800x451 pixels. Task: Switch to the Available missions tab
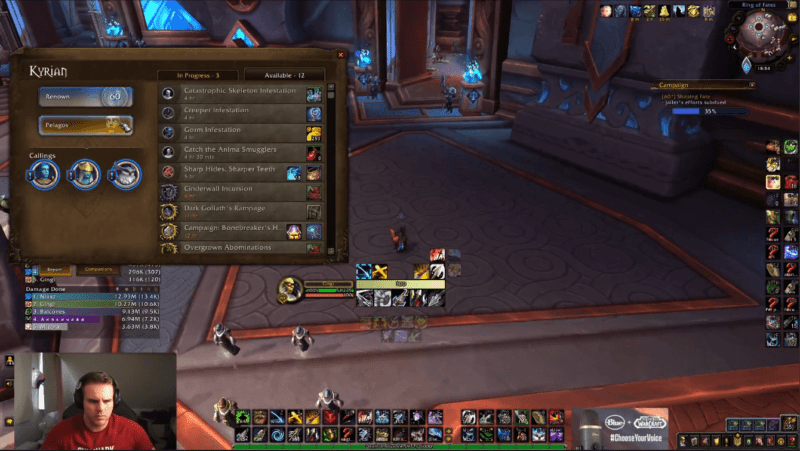[x=283, y=75]
